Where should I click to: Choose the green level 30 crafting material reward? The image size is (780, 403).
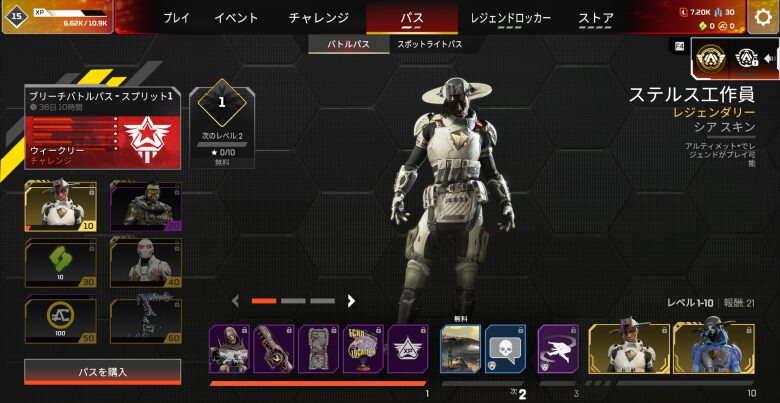click(x=60, y=263)
